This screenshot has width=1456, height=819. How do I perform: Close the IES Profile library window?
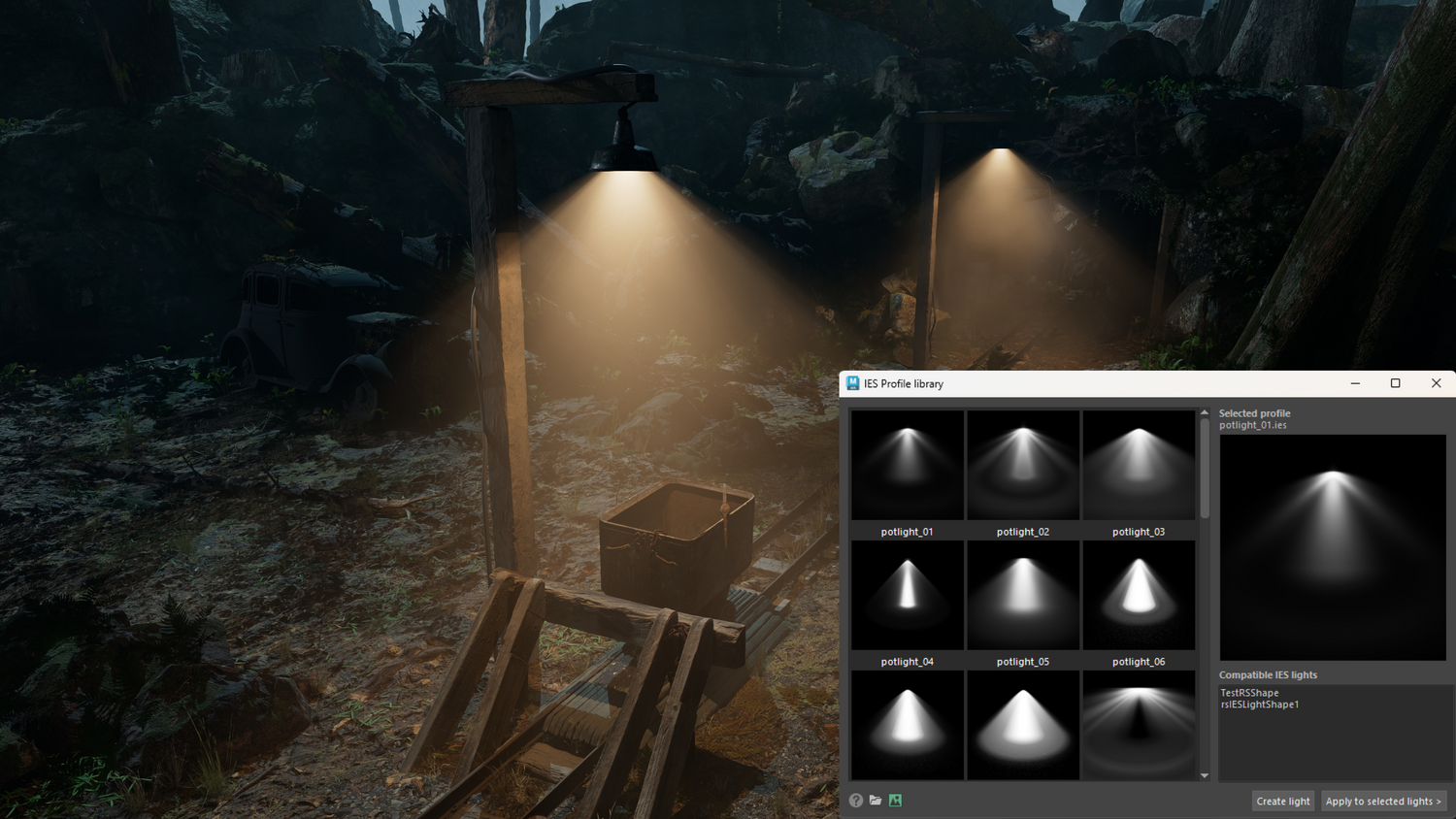pos(1436,383)
